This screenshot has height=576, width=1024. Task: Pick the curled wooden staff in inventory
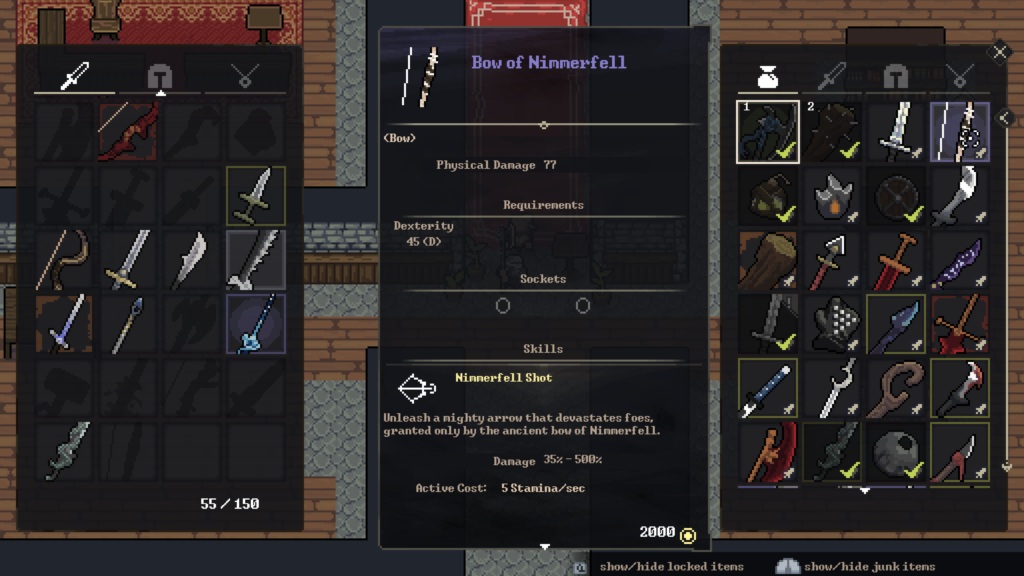tap(896, 387)
